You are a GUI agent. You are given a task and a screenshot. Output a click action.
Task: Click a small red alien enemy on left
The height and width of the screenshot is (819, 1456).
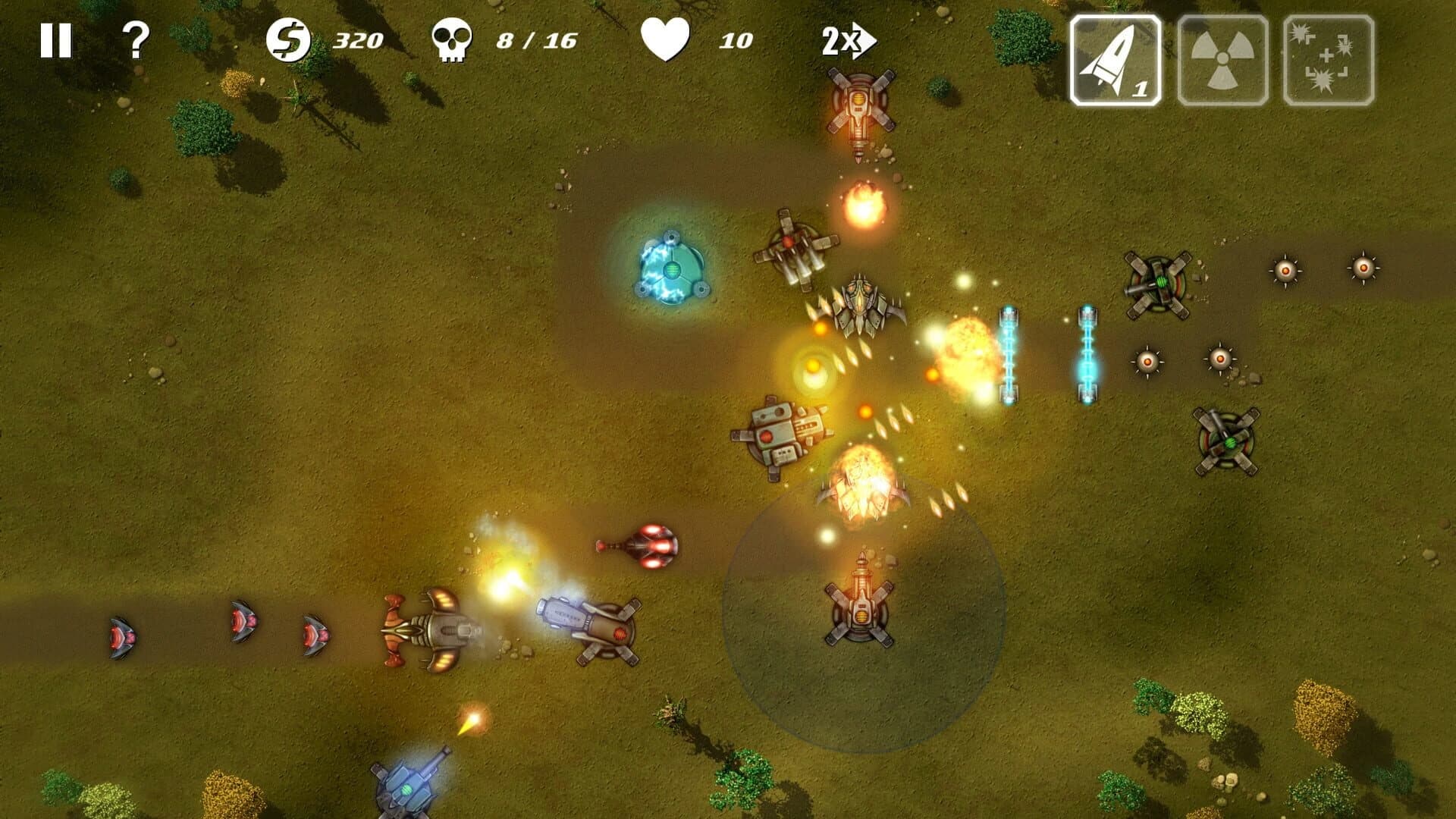click(x=123, y=633)
